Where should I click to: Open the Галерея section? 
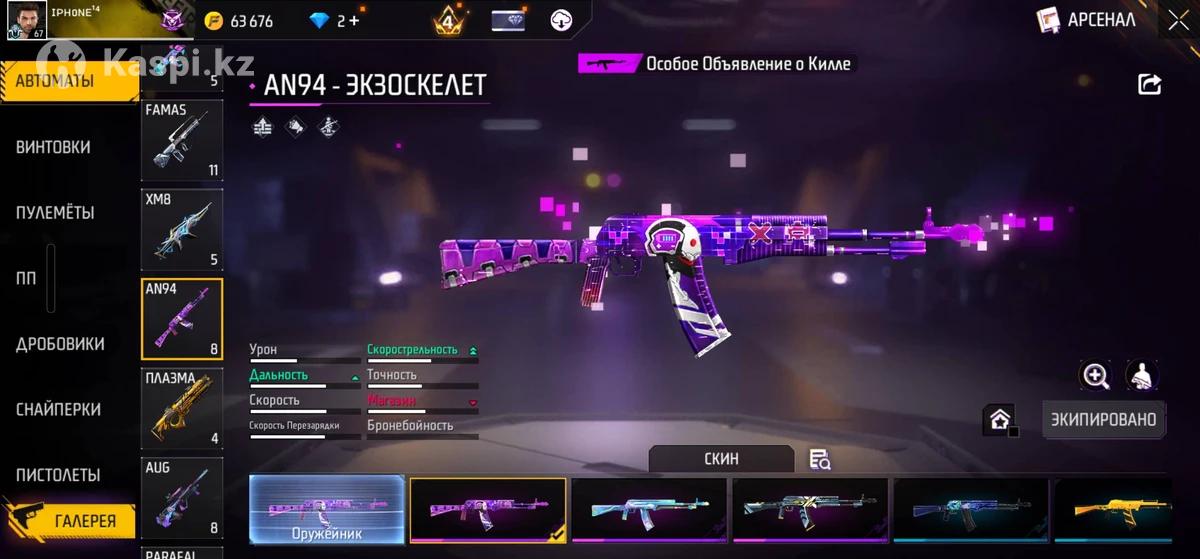tap(84, 521)
